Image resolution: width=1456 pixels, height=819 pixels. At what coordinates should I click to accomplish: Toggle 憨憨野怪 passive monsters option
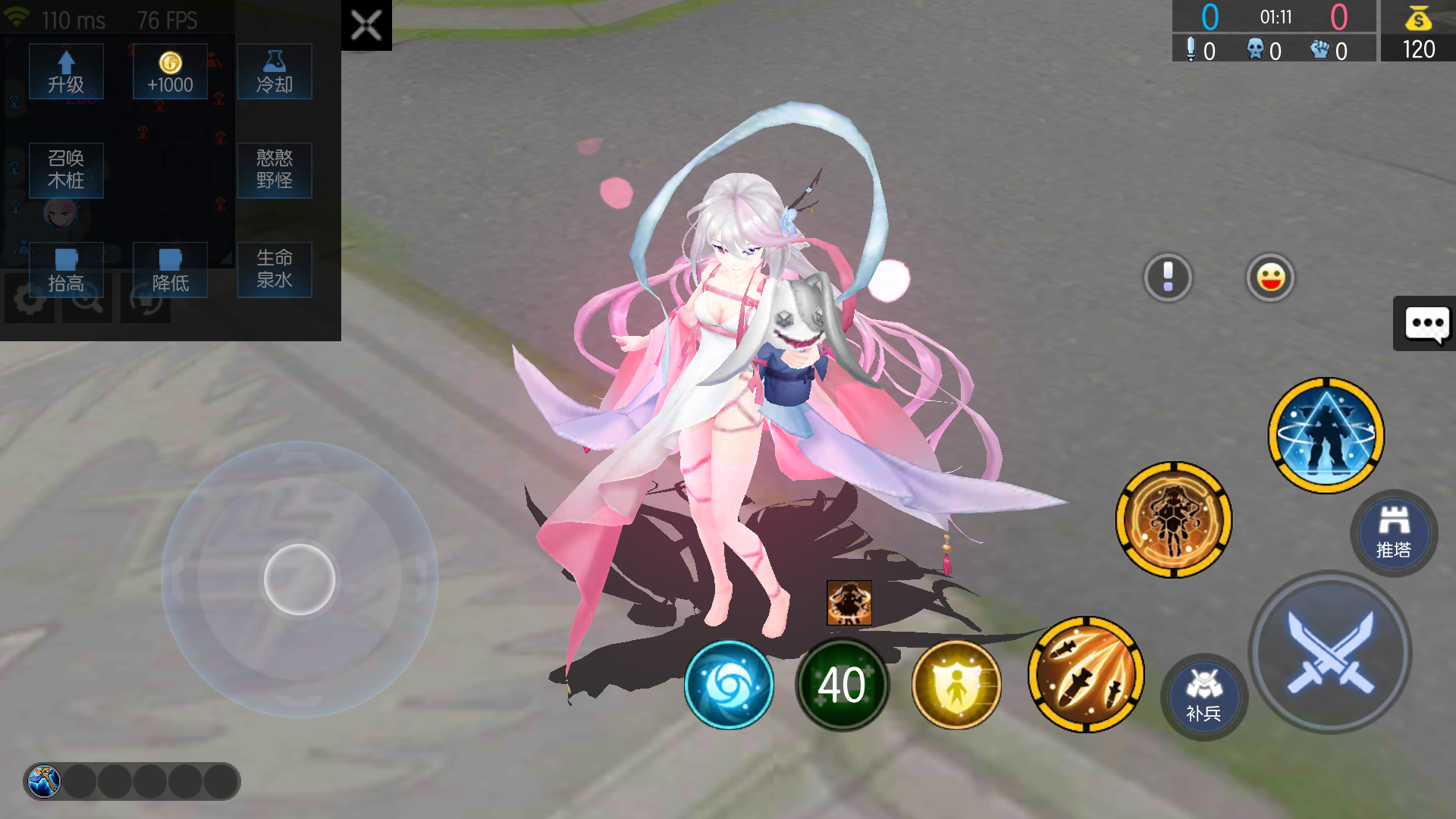(x=275, y=170)
